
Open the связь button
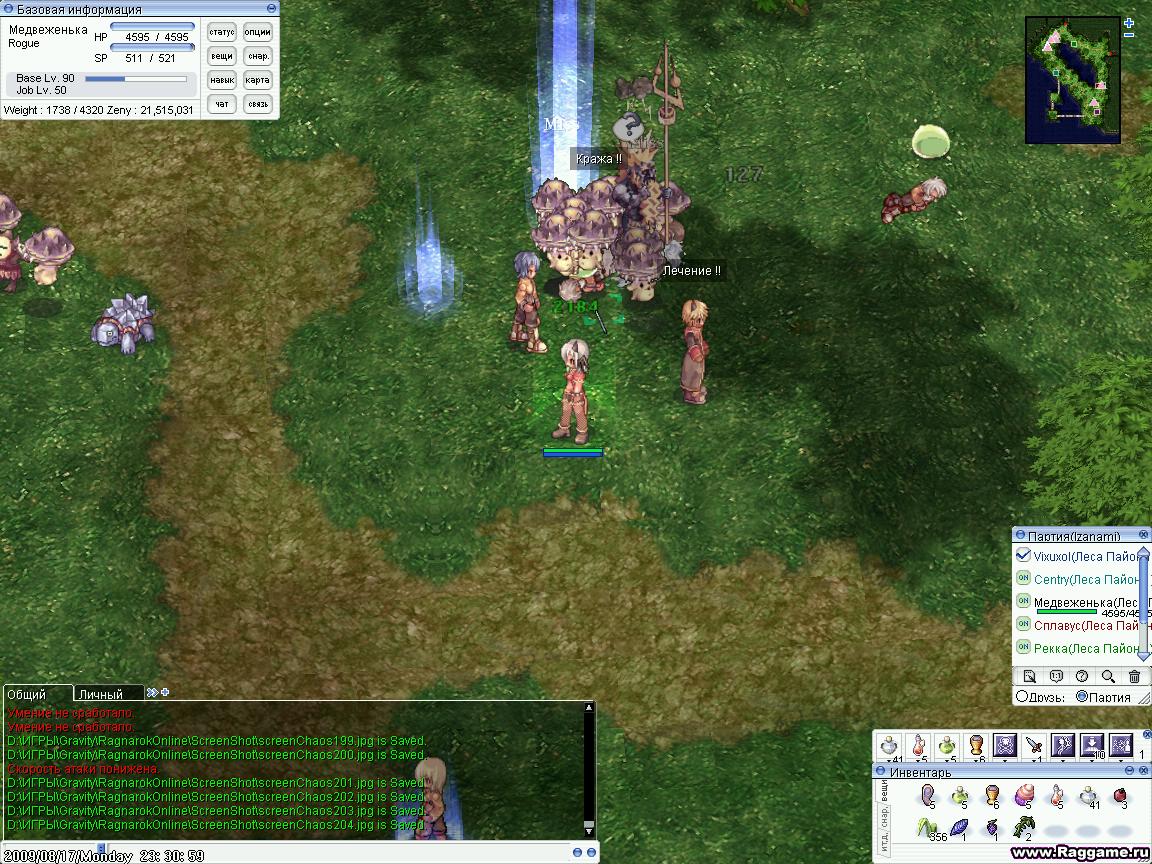257,104
